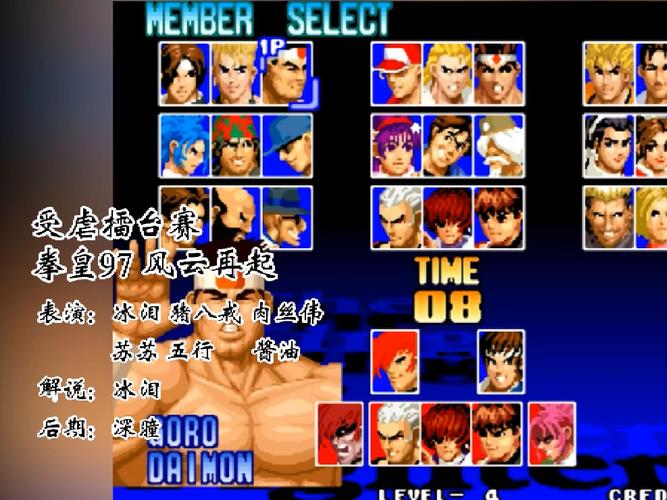Image resolution: width=667 pixels, height=500 pixels.
Task: Select Ryo Sakazaki's portrait
Action: [x=609, y=73]
